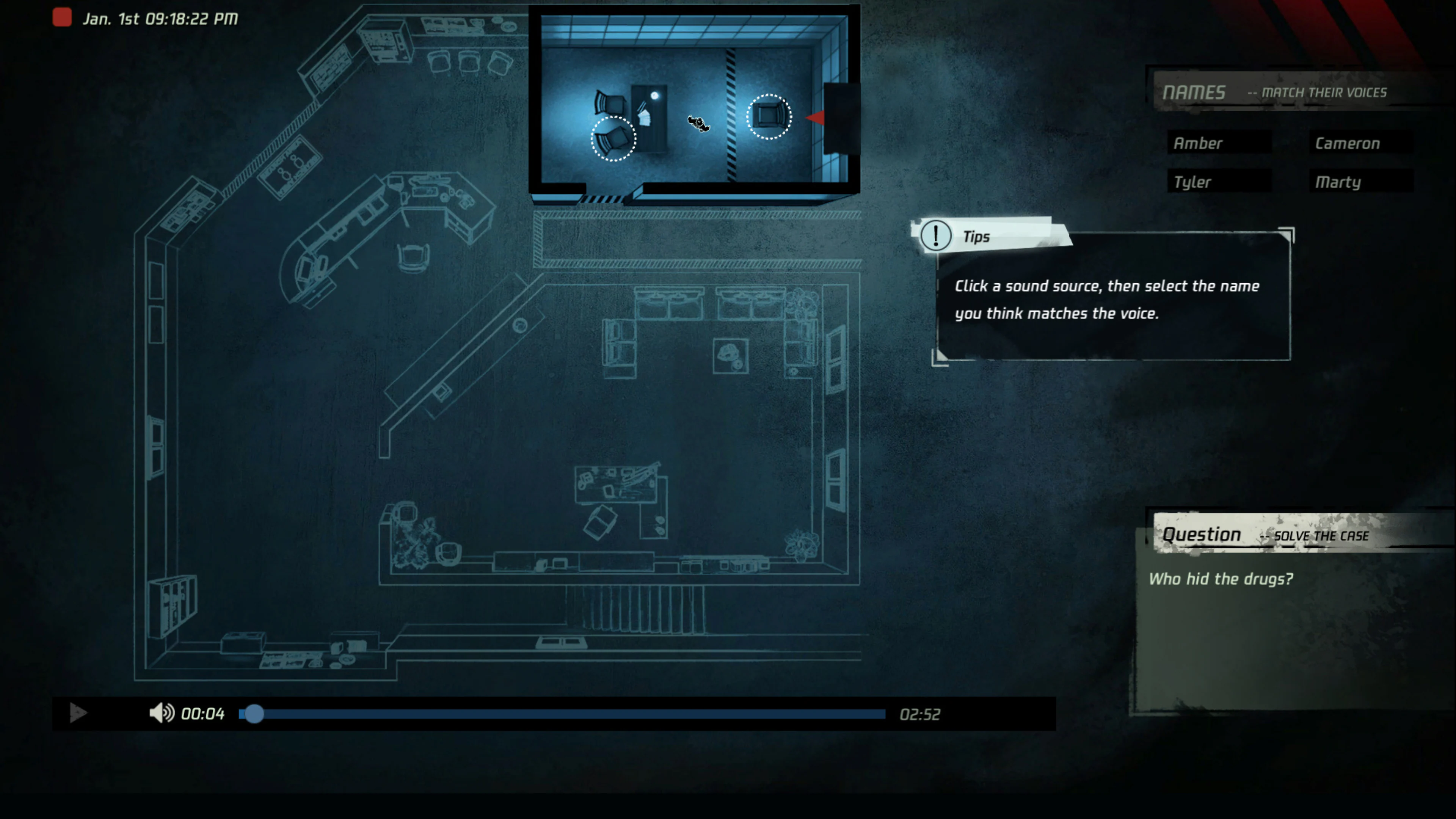Screen dimensions: 1456x819
Task: Select Amber from the name list
Action: (x=1219, y=143)
